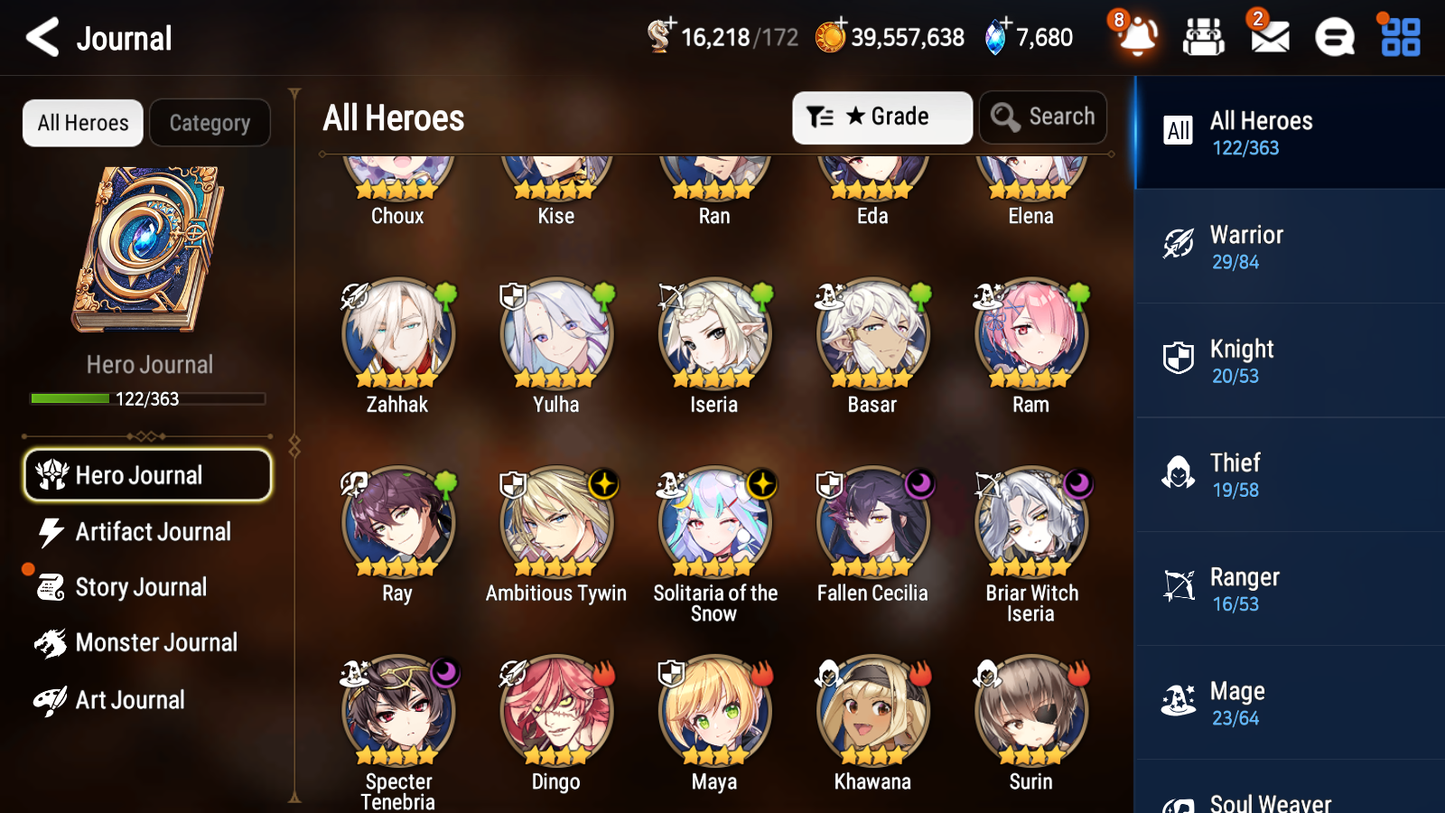
Task: Open the chat bubble icon
Action: (1334, 36)
